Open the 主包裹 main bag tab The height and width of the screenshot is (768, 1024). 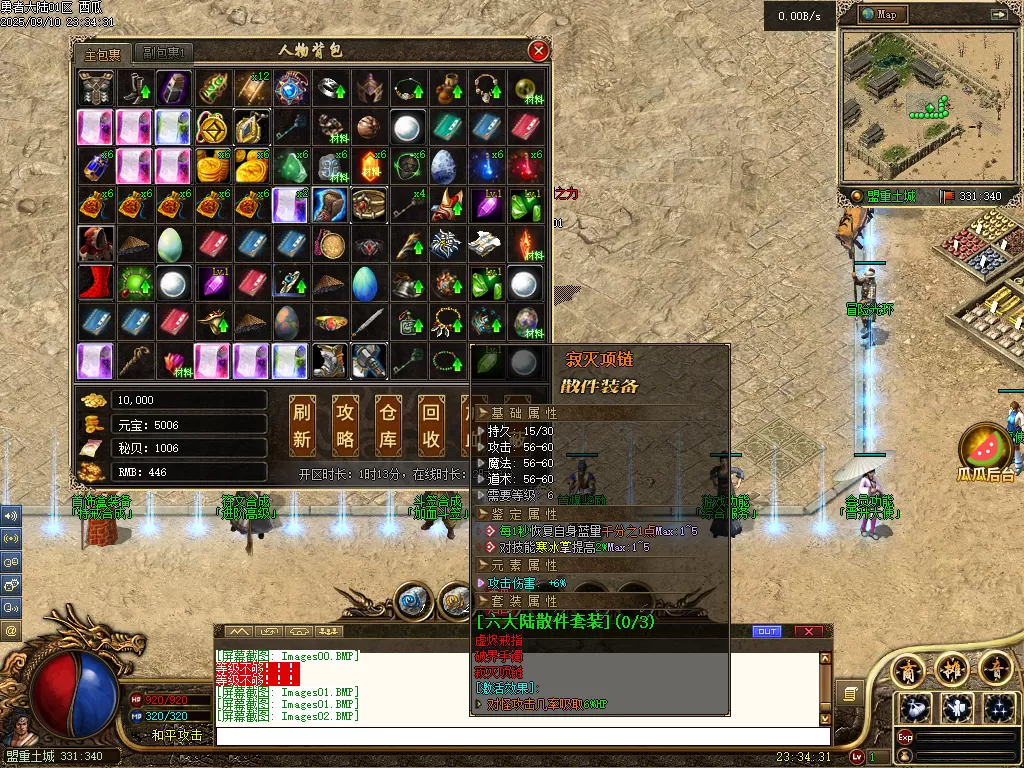coord(103,53)
